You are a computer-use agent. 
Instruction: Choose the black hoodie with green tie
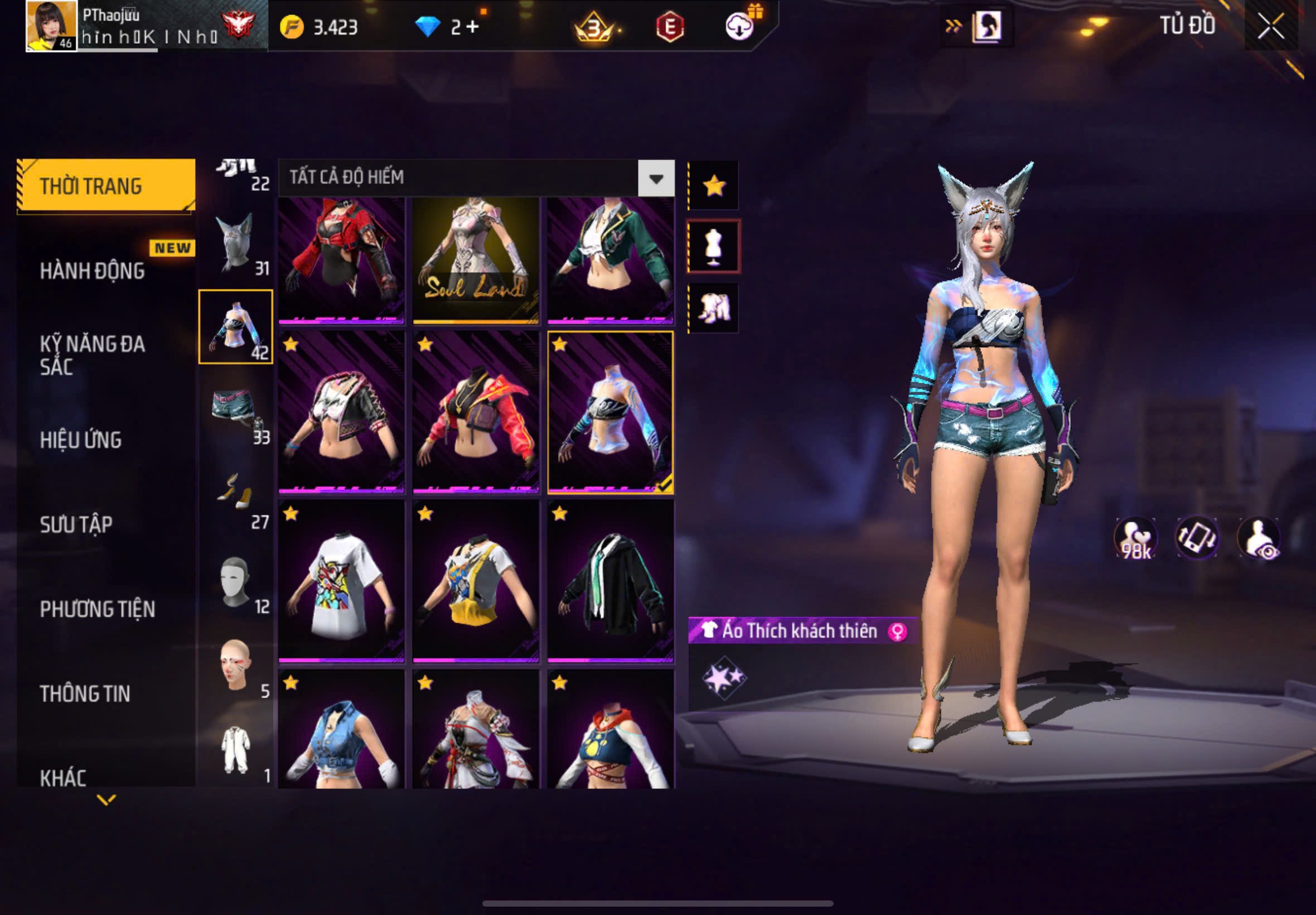click(x=610, y=581)
